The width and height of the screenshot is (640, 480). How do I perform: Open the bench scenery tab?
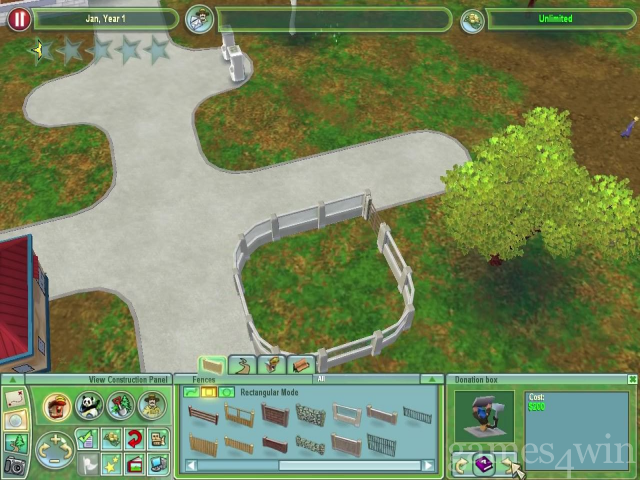click(x=301, y=366)
